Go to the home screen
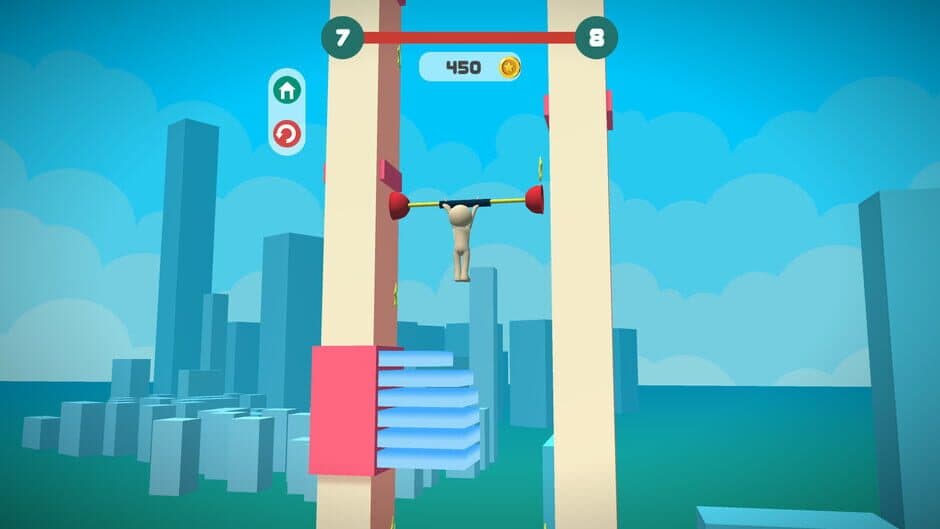This screenshot has height=529, width=940. click(287, 91)
